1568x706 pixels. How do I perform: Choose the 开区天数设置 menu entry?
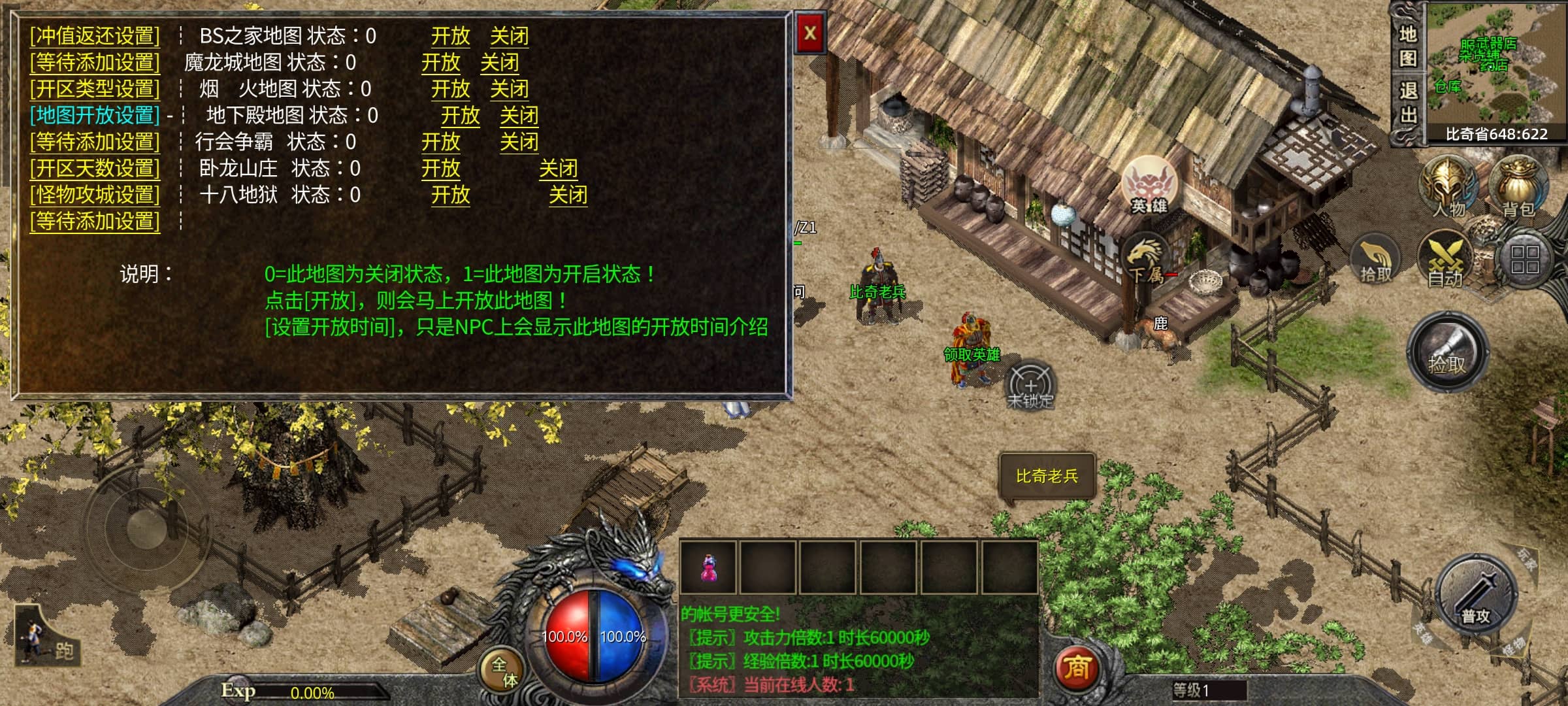pyautogui.click(x=95, y=169)
